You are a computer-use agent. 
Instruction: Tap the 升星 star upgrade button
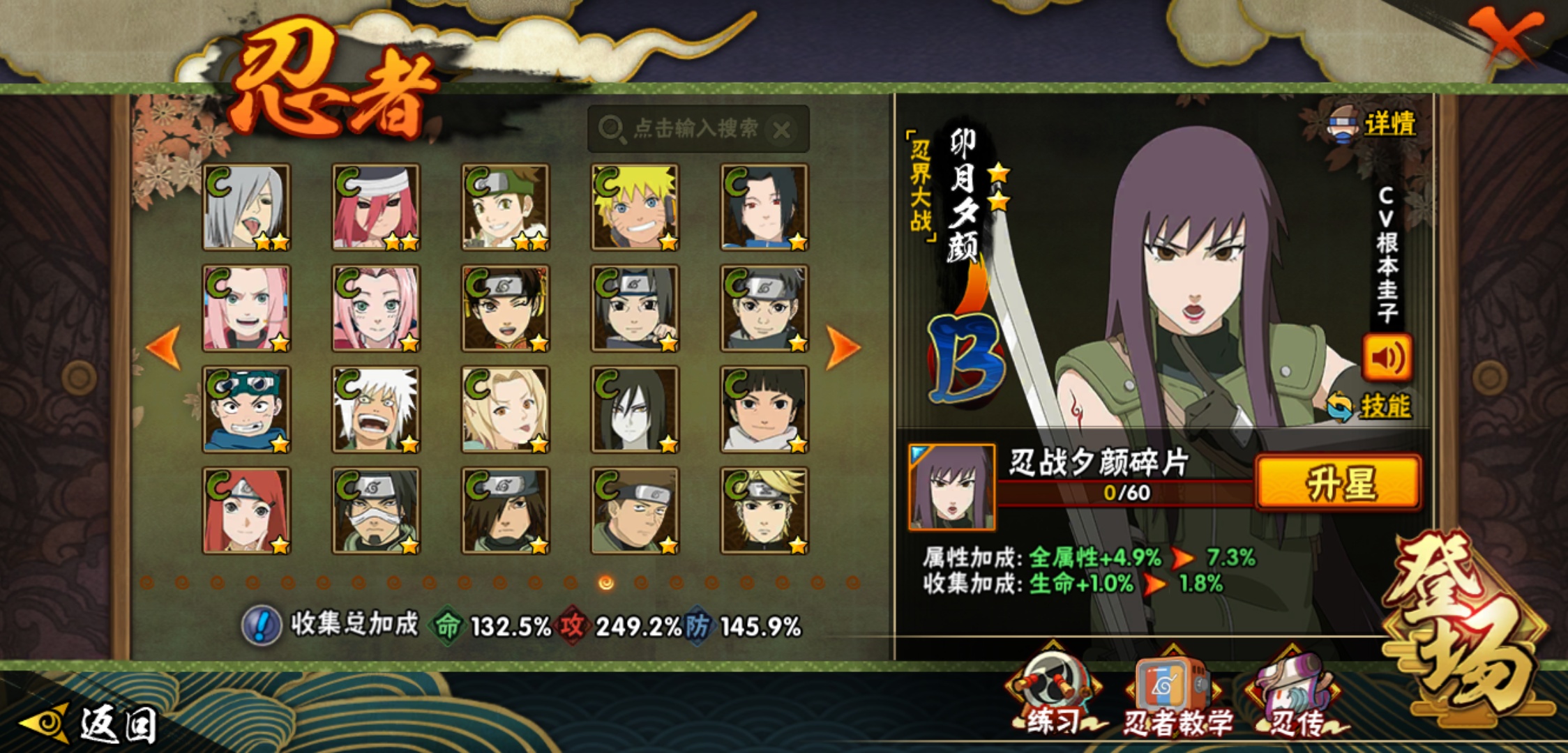[x=1338, y=482]
